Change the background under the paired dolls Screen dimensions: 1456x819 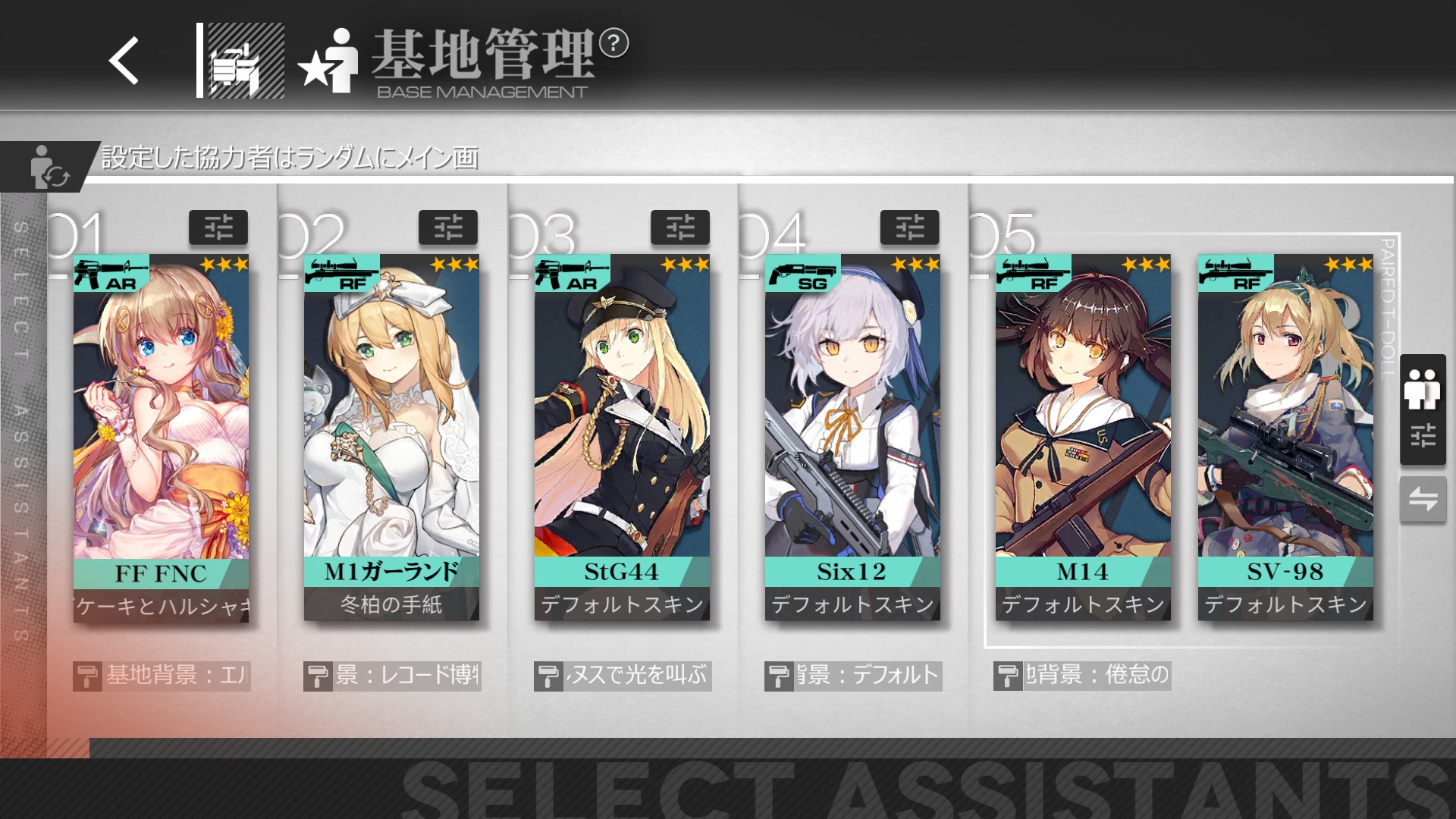[x=1082, y=675]
